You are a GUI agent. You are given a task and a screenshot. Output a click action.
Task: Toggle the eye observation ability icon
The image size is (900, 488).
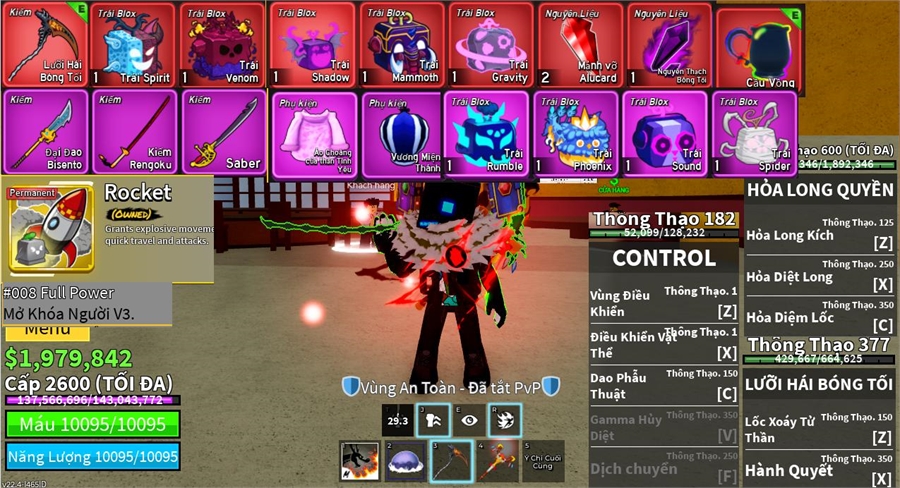tap(468, 421)
